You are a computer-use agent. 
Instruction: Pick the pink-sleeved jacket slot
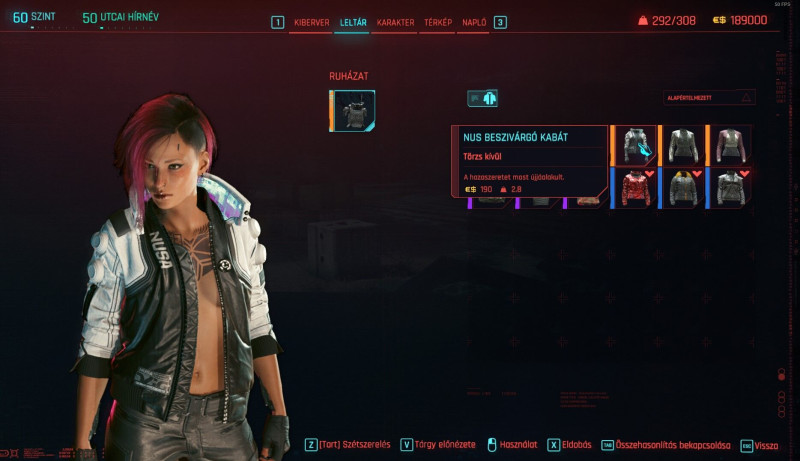[x=730, y=145]
